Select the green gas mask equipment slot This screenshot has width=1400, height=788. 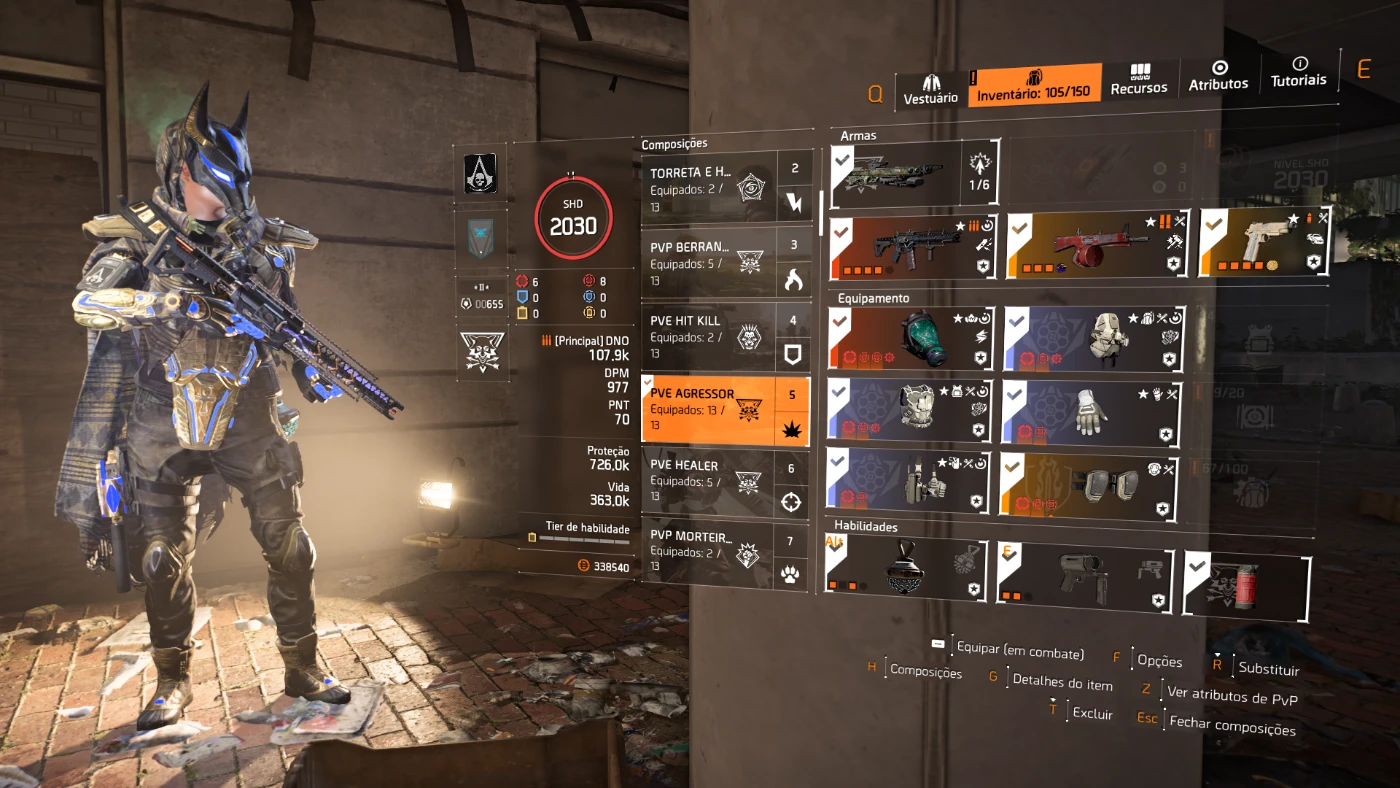(x=910, y=338)
